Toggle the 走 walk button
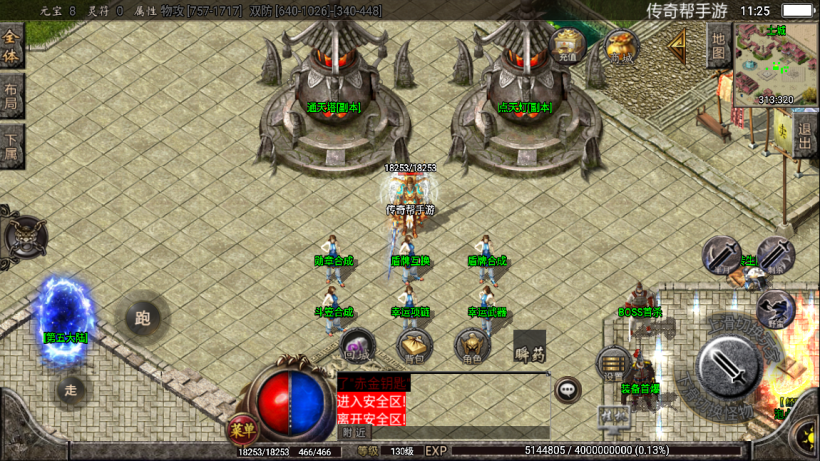 click(70, 390)
